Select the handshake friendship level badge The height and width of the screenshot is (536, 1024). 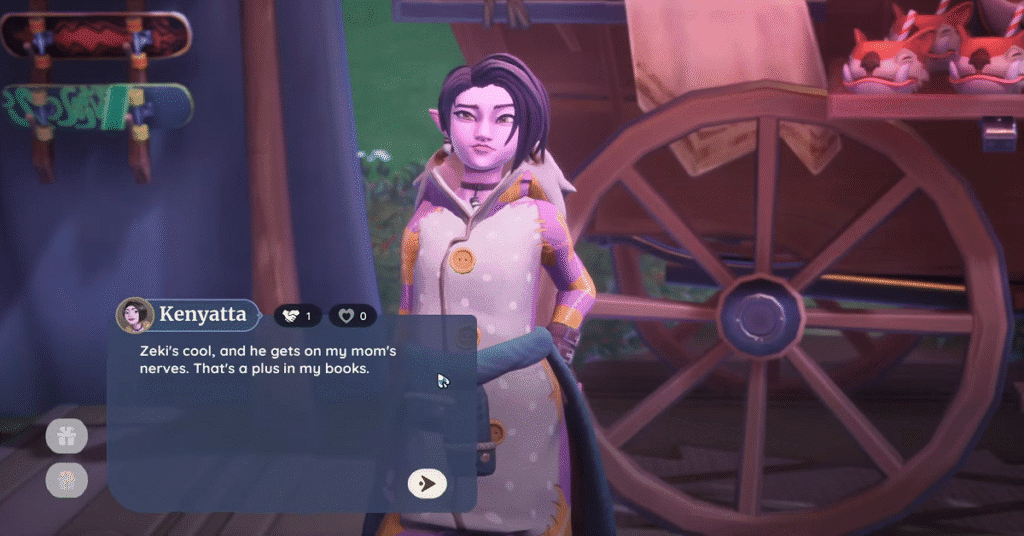[297, 316]
